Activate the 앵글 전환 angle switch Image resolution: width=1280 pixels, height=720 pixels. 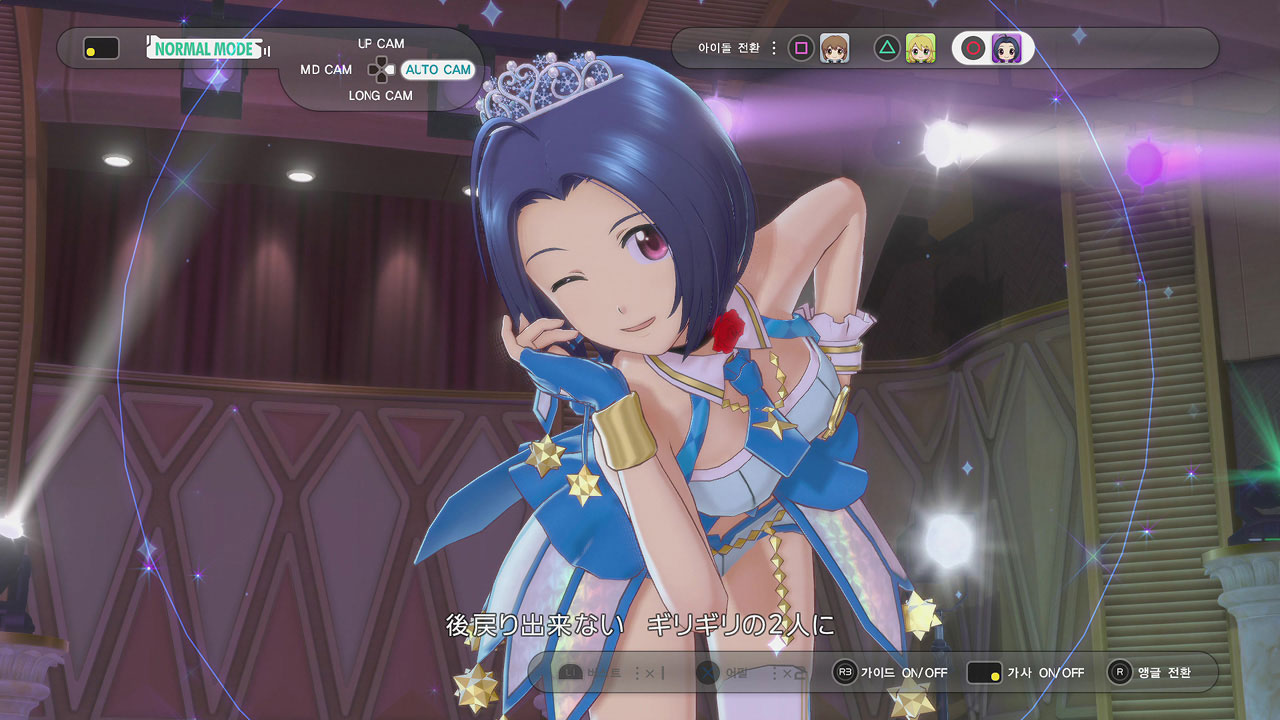pos(1150,673)
